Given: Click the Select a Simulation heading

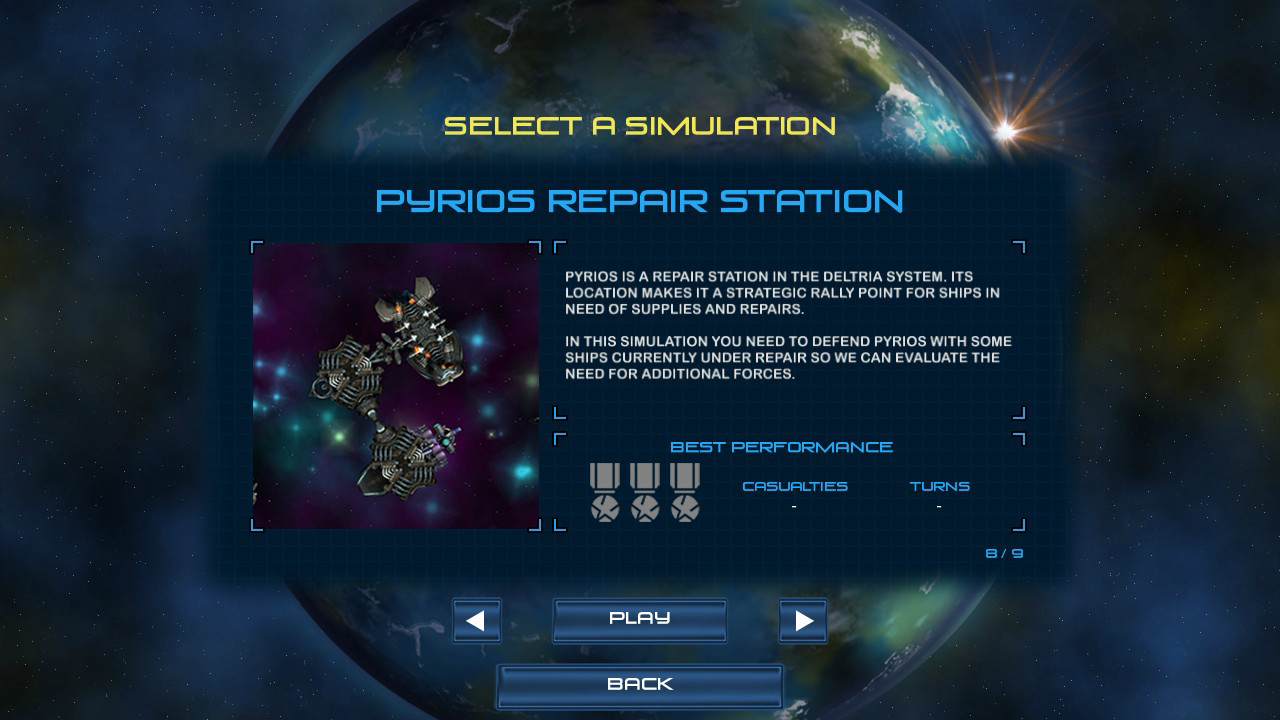Looking at the screenshot, I should pos(640,127).
